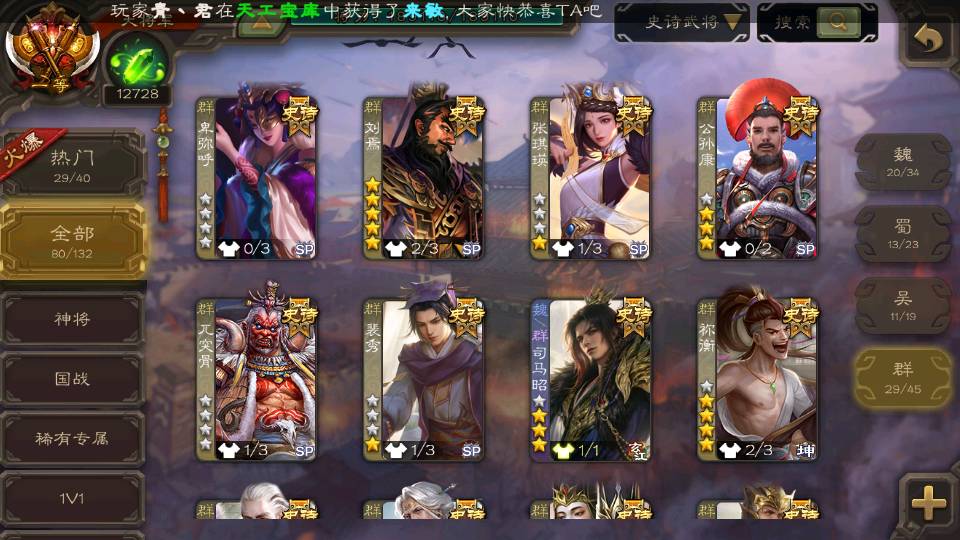This screenshot has width=960, height=540.
Task: Open the 神将 category
Action: (x=73, y=319)
